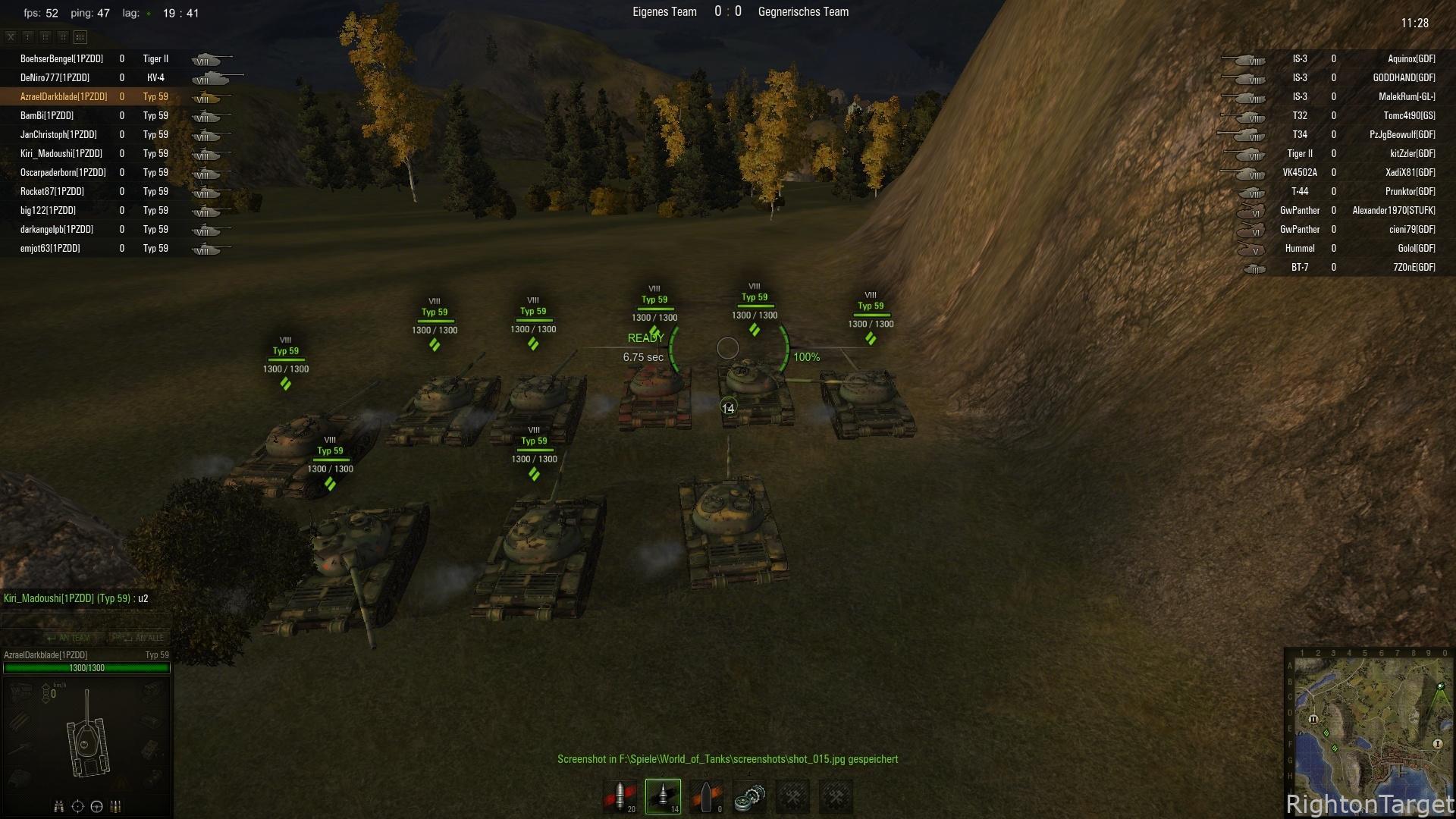This screenshot has width=1456, height=819.
Task: Select the highlighted shell slot with 14 rounds
Action: pos(663,797)
